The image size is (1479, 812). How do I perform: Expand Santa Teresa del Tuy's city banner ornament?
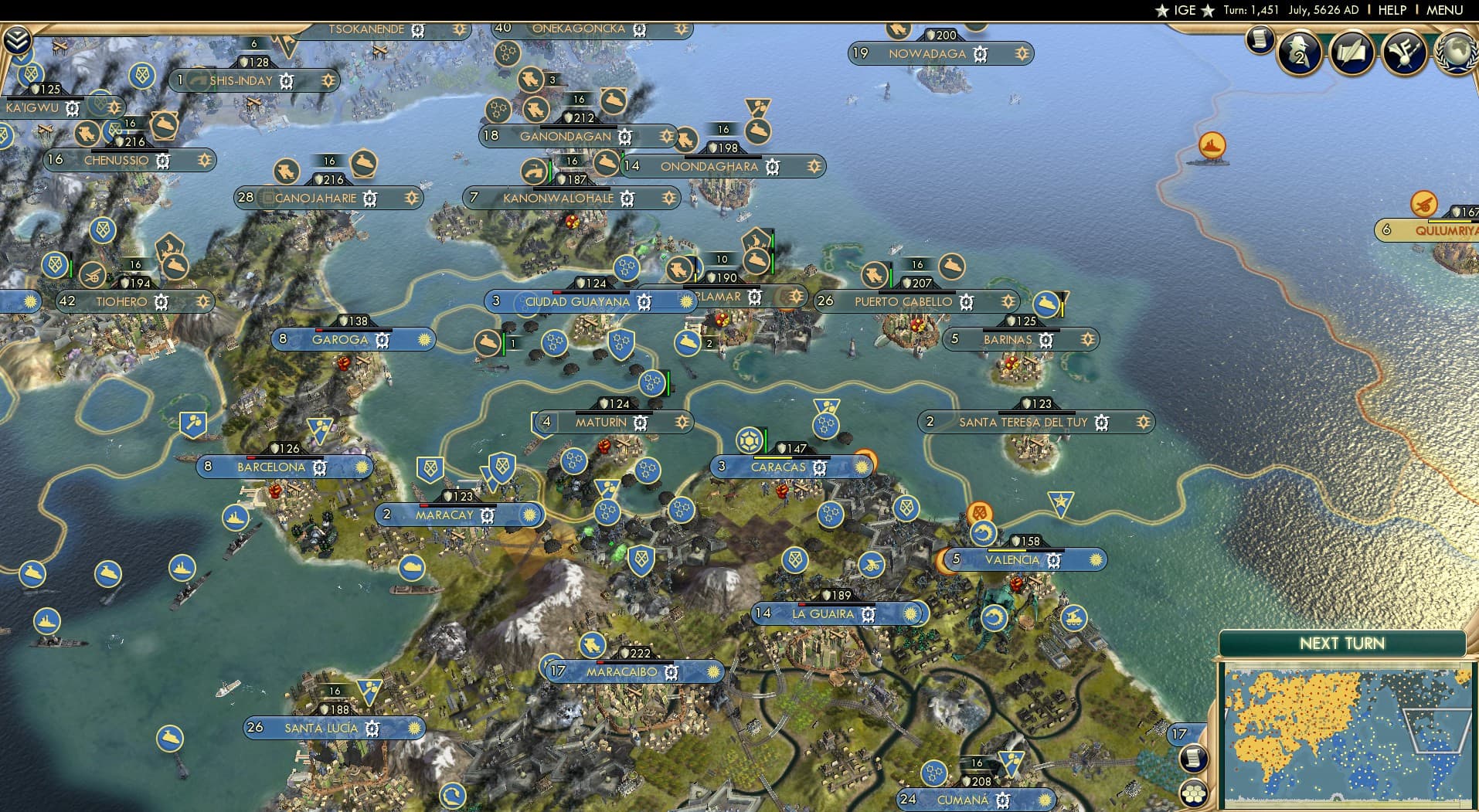tap(1142, 423)
